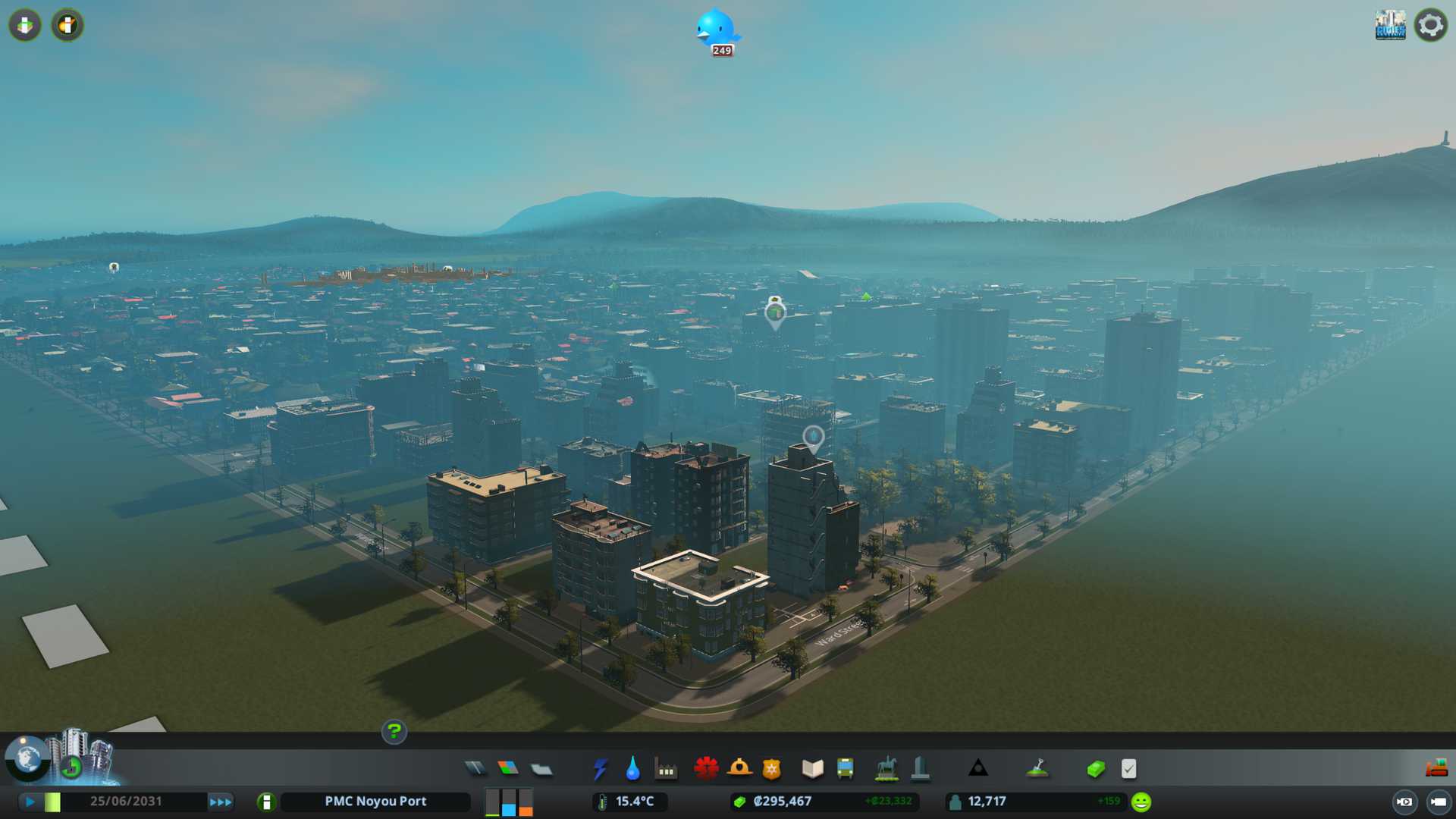1456x819 pixels.
Task: Open the green smiley citizen happiness info
Action: point(1141,802)
